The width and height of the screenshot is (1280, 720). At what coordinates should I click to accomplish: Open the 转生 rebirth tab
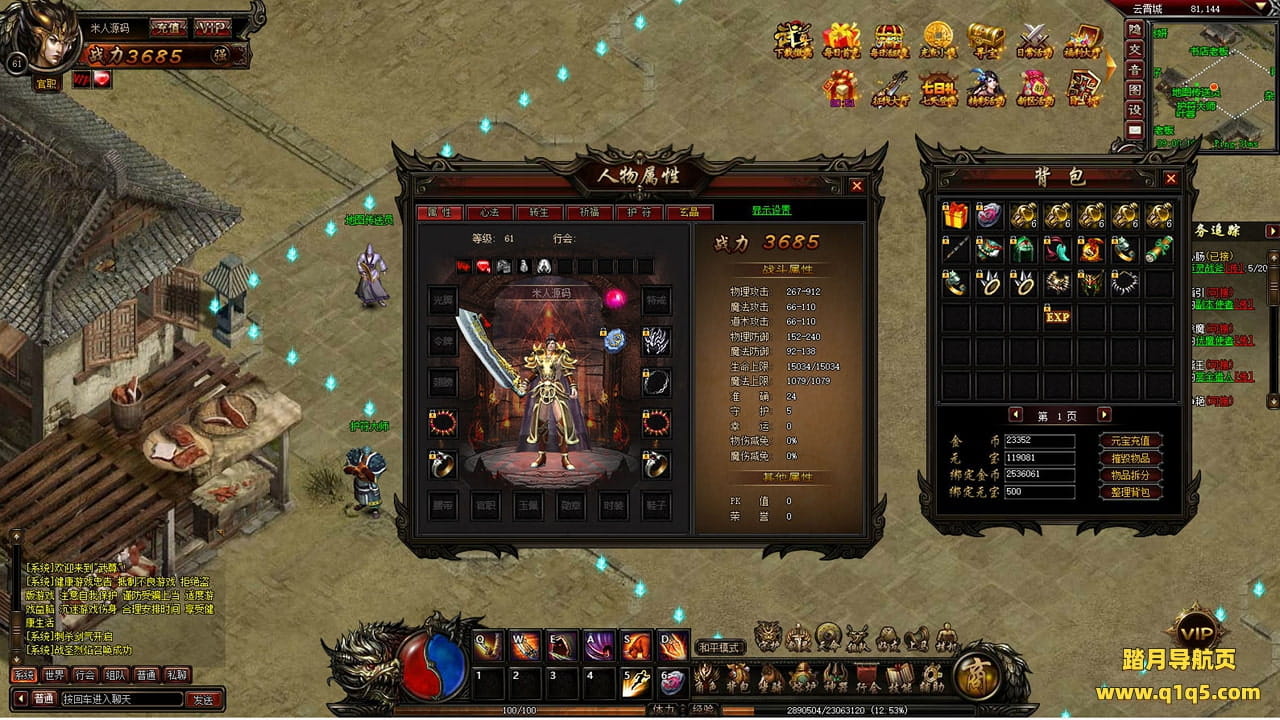pyautogui.click(x=539, y=212)
